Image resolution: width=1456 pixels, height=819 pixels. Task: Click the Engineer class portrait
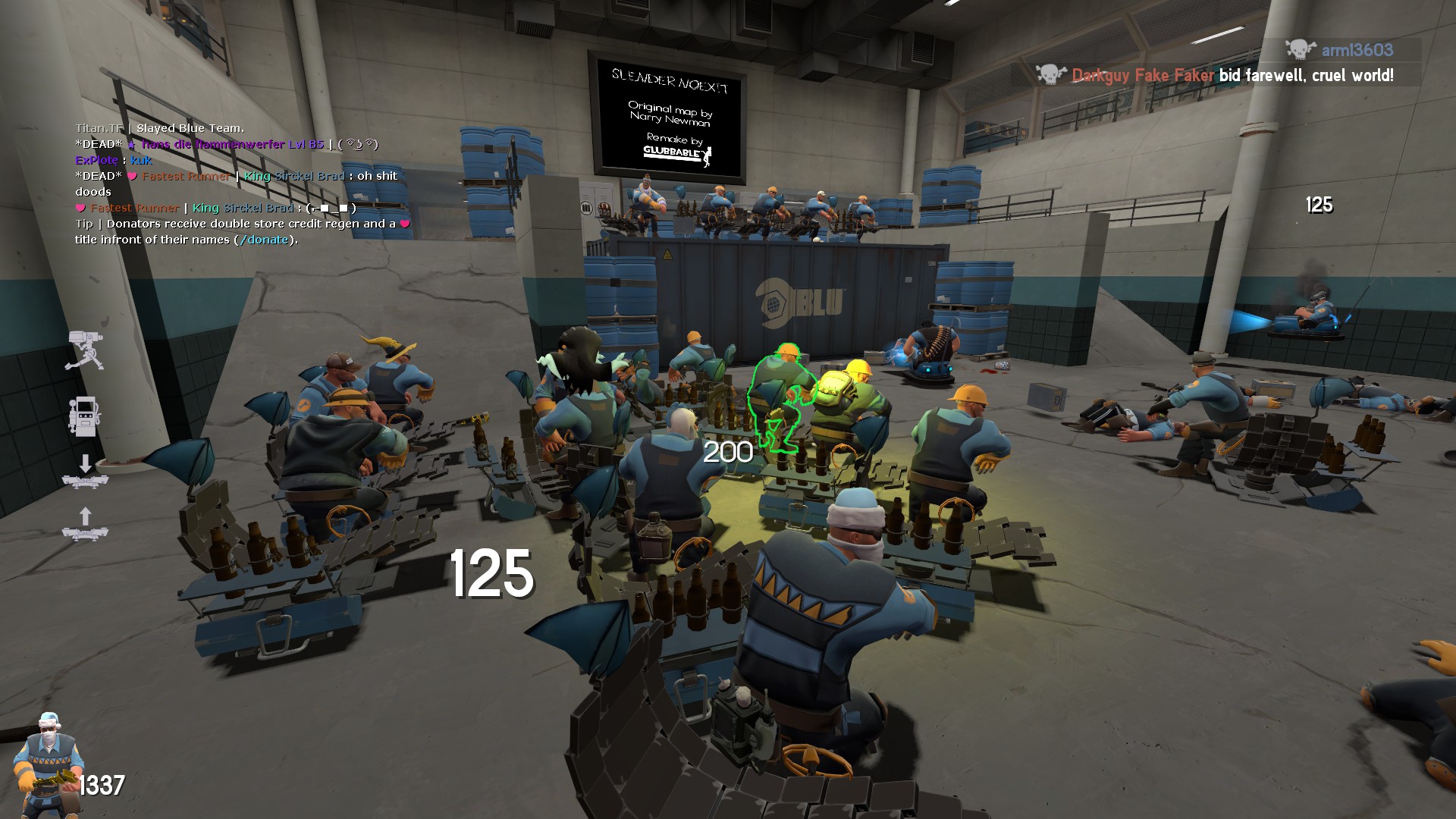click(47, 764)
